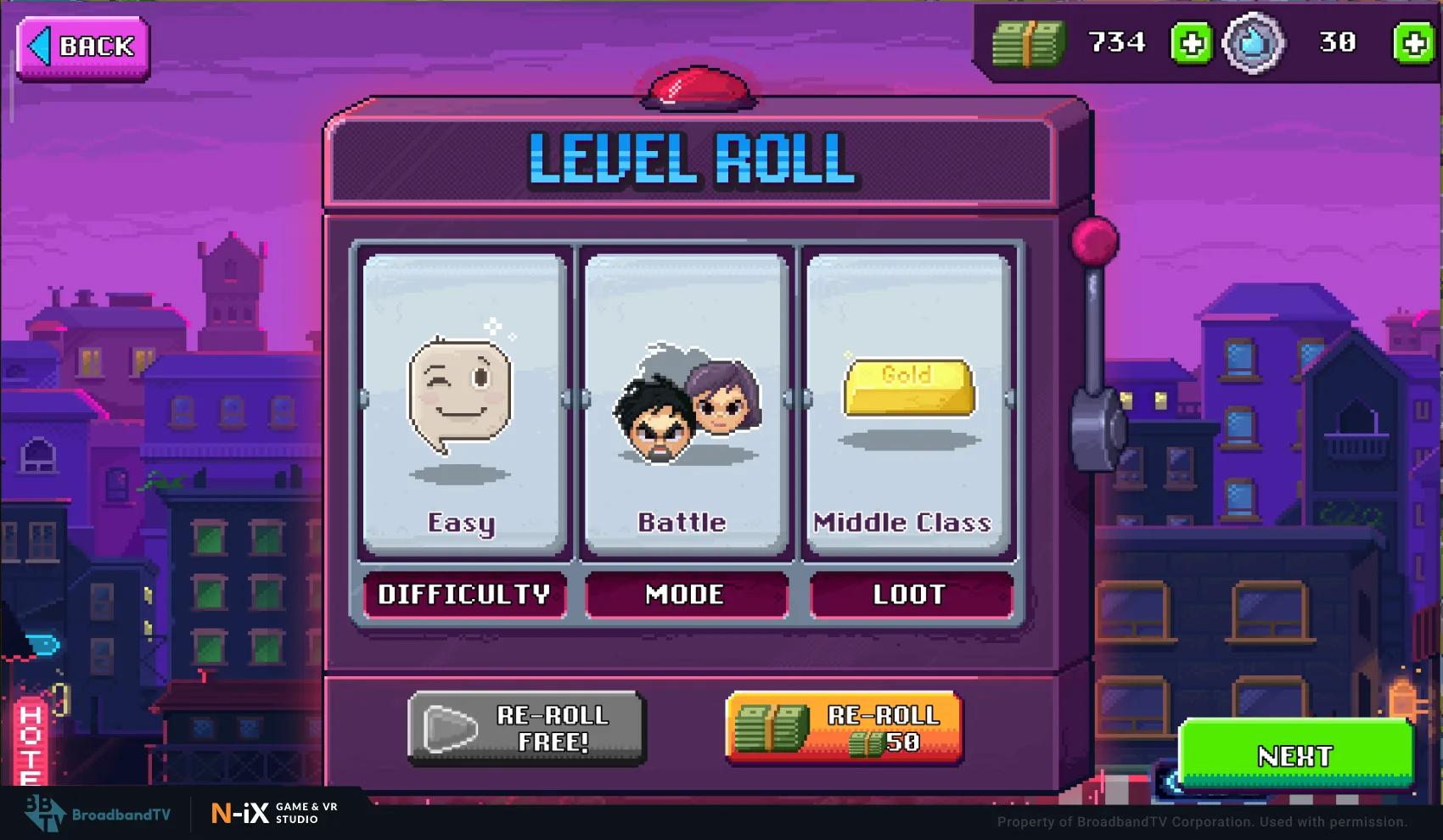Select the Battle mode reel card
The image size is (1443, 840).
click(x=686, y=403)
